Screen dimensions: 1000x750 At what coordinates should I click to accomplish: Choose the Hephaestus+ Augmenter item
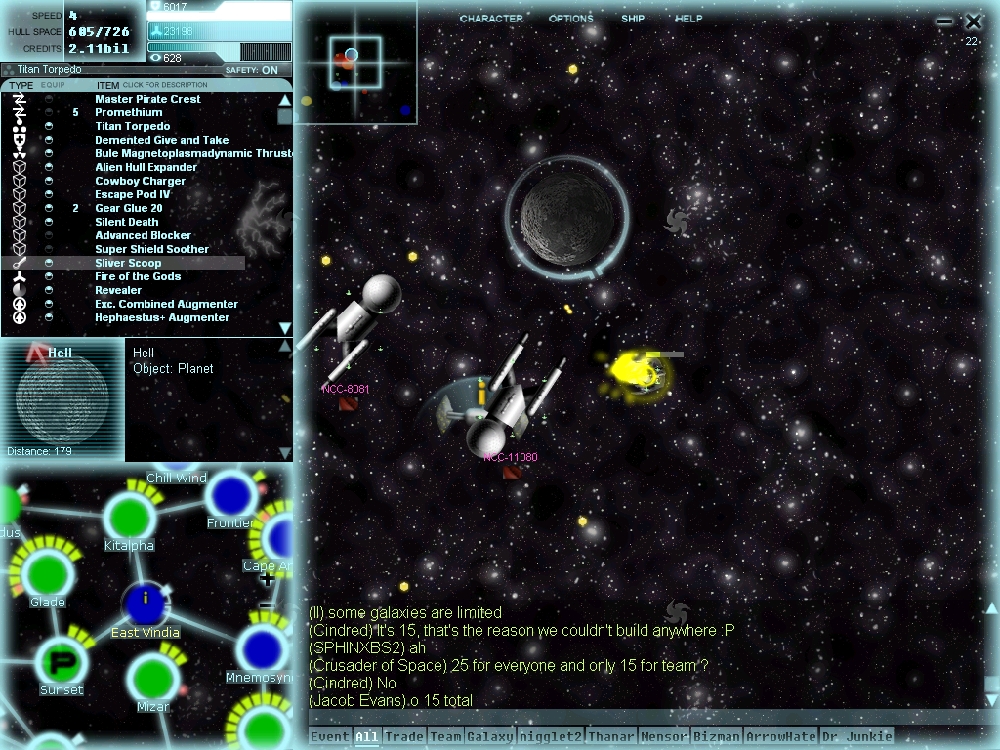coord(162,318)
